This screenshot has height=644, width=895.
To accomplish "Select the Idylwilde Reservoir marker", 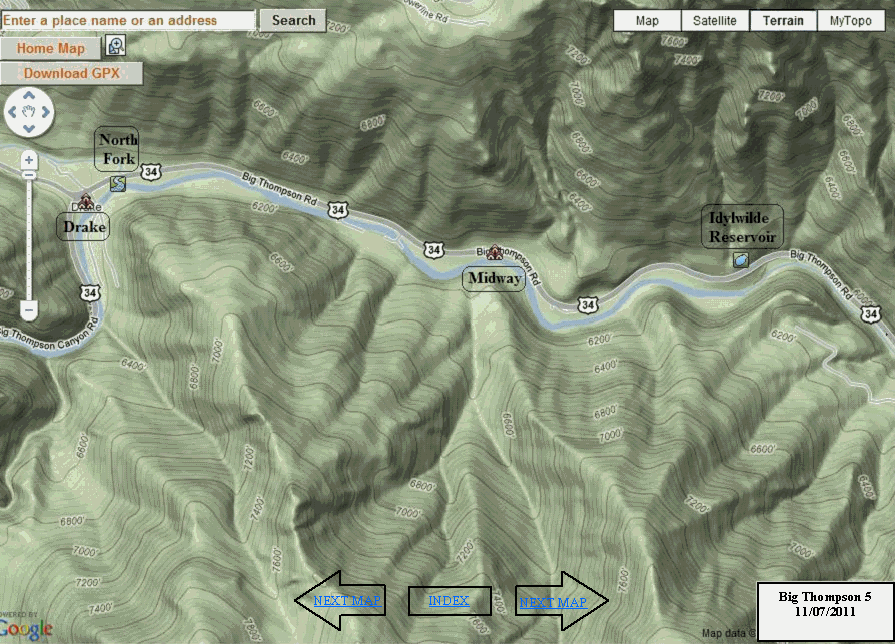I will [741, 260].
